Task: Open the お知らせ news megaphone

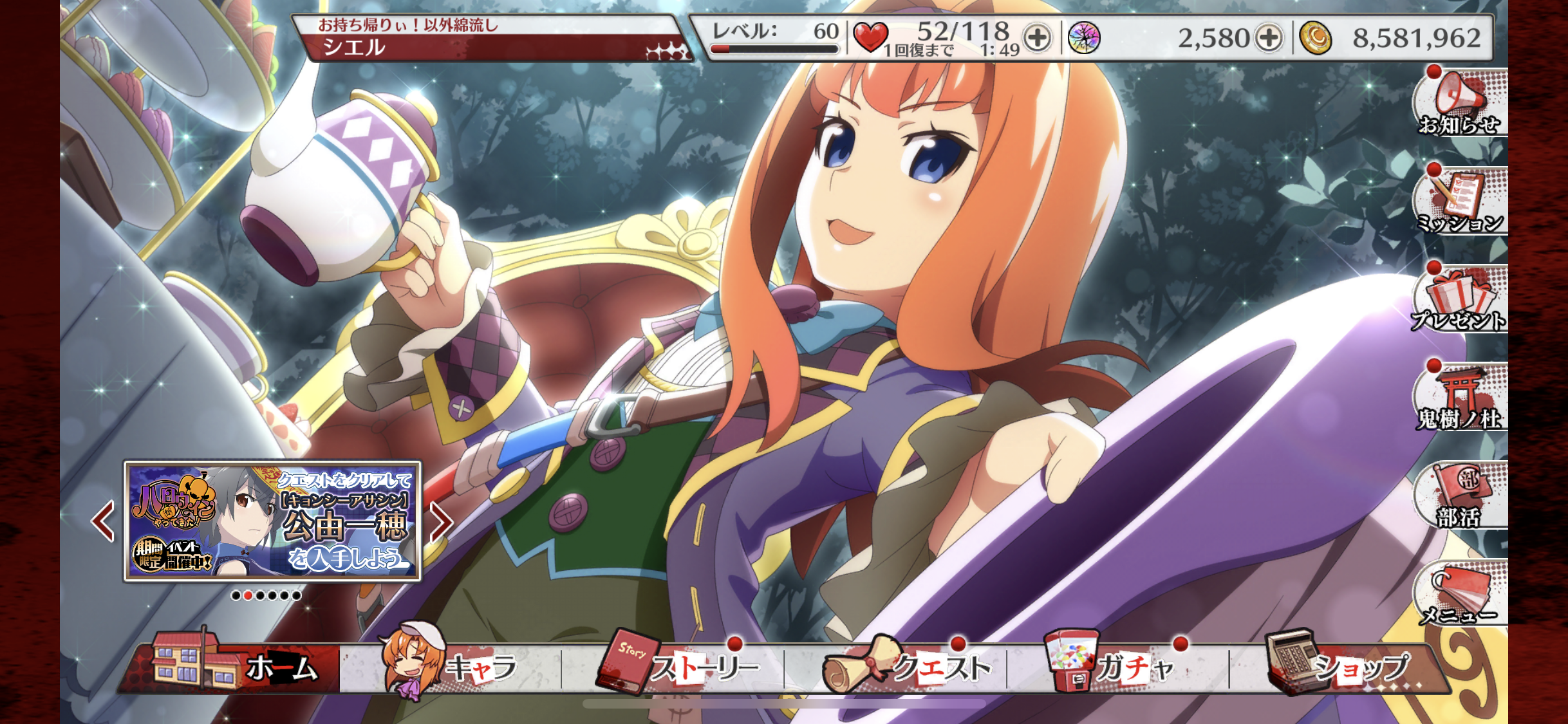Action: [x=1460, y=103]
